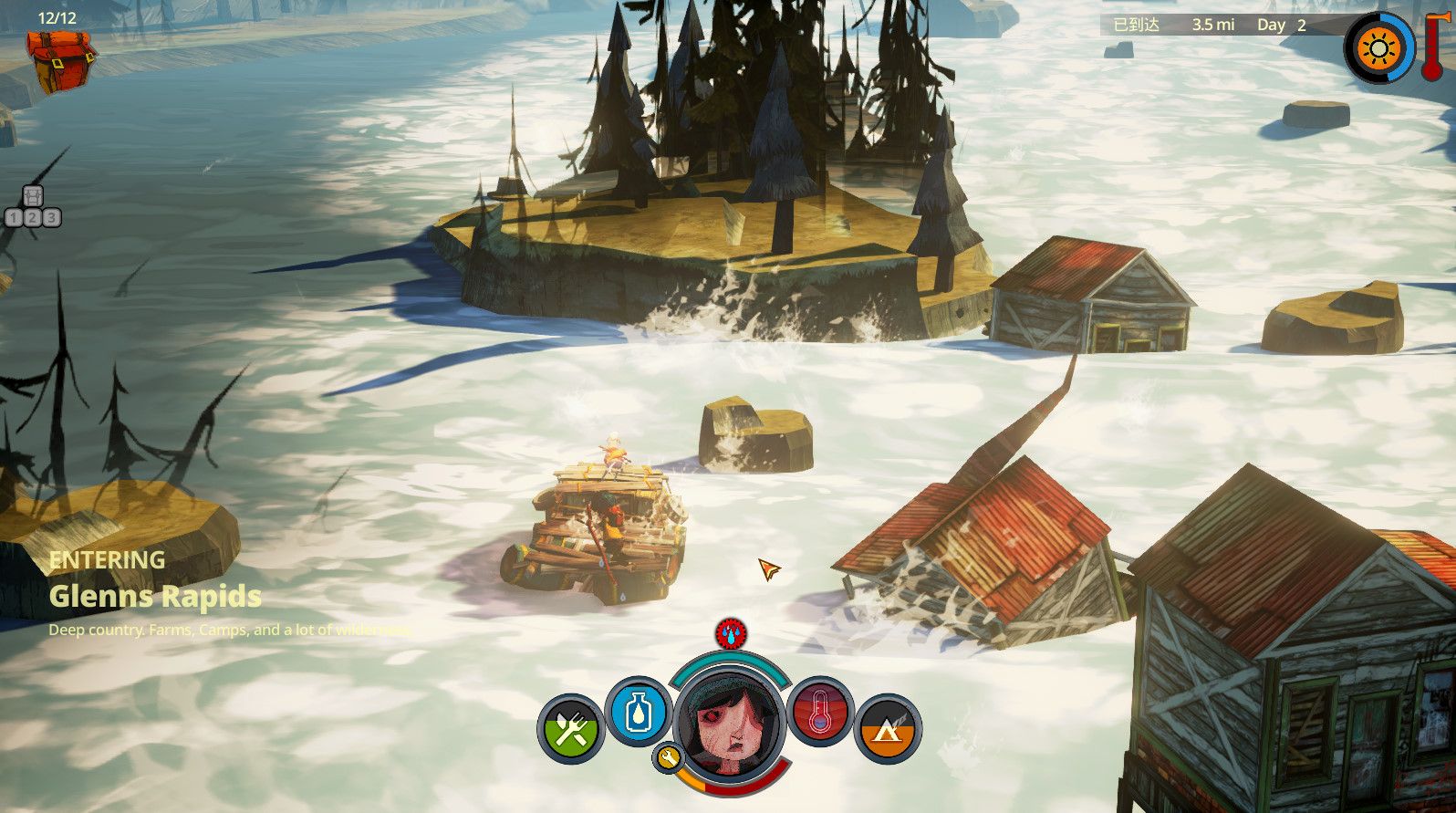Select the thirst water bottle icon
This screenshot has height=813, width=1456.
[x=638, y=713]
